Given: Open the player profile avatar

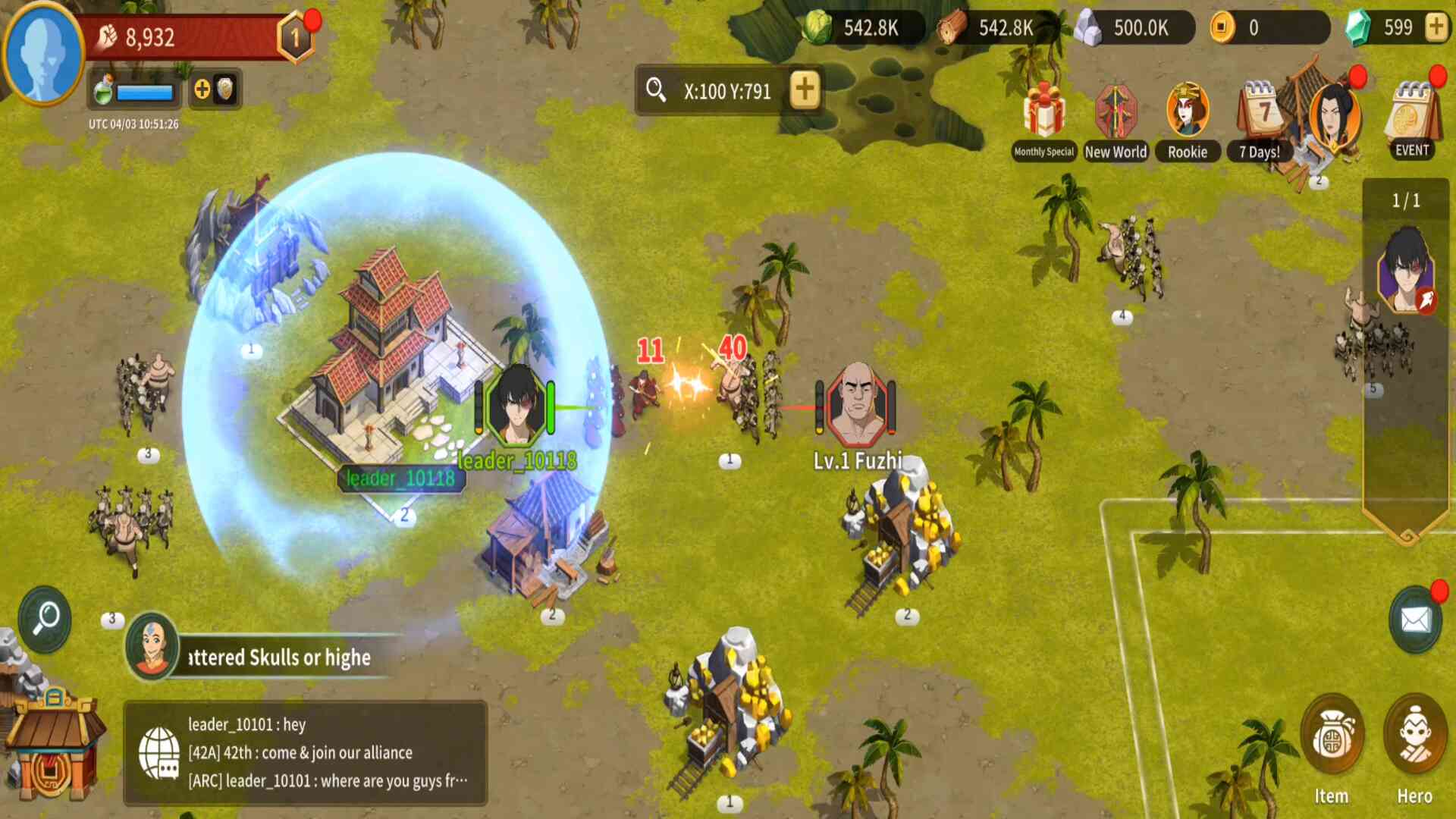Looking at the screenshot, I should pos(42,52).
